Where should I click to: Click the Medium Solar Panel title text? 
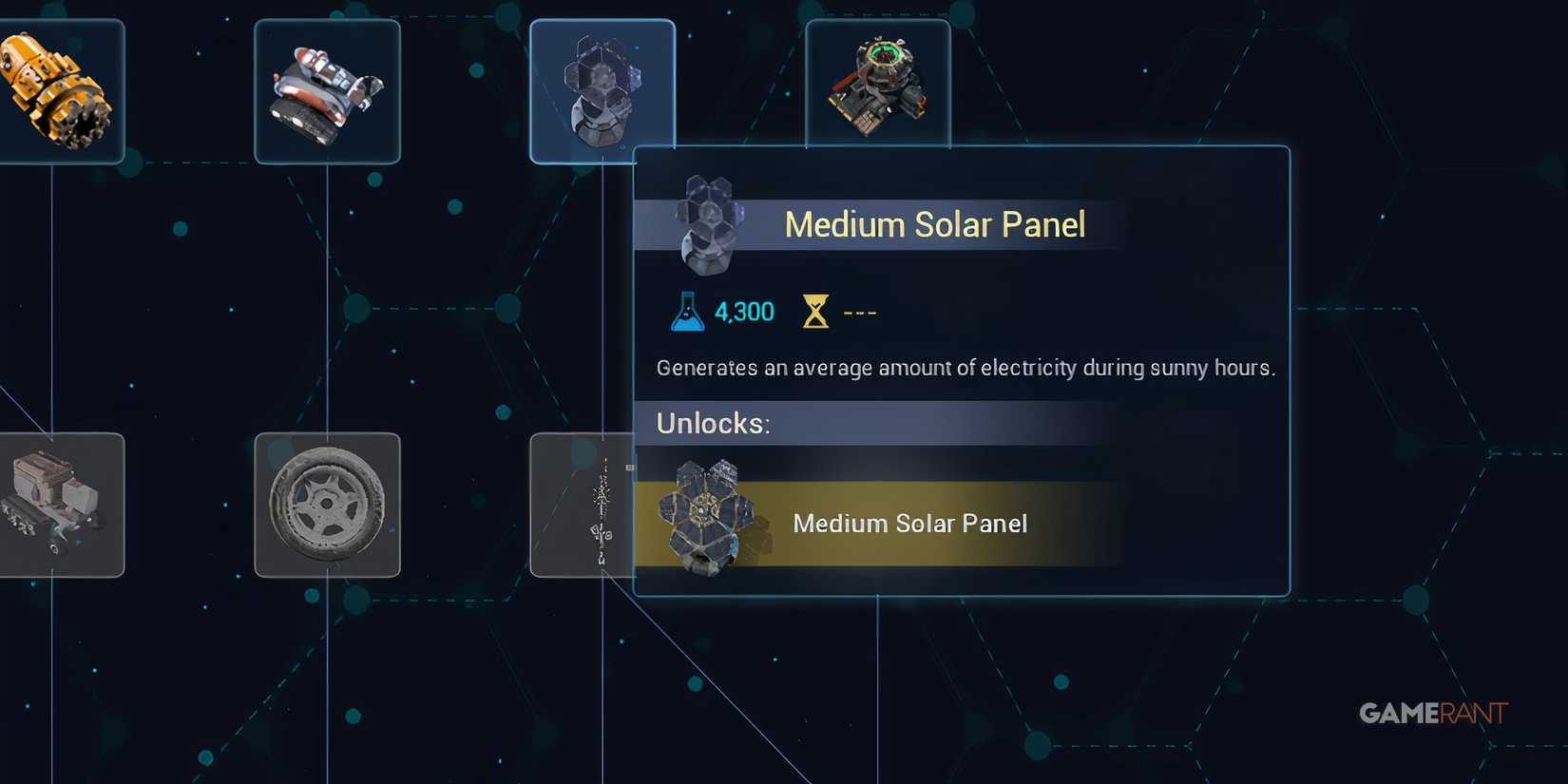pyautogui.click(x=934, y=224)
